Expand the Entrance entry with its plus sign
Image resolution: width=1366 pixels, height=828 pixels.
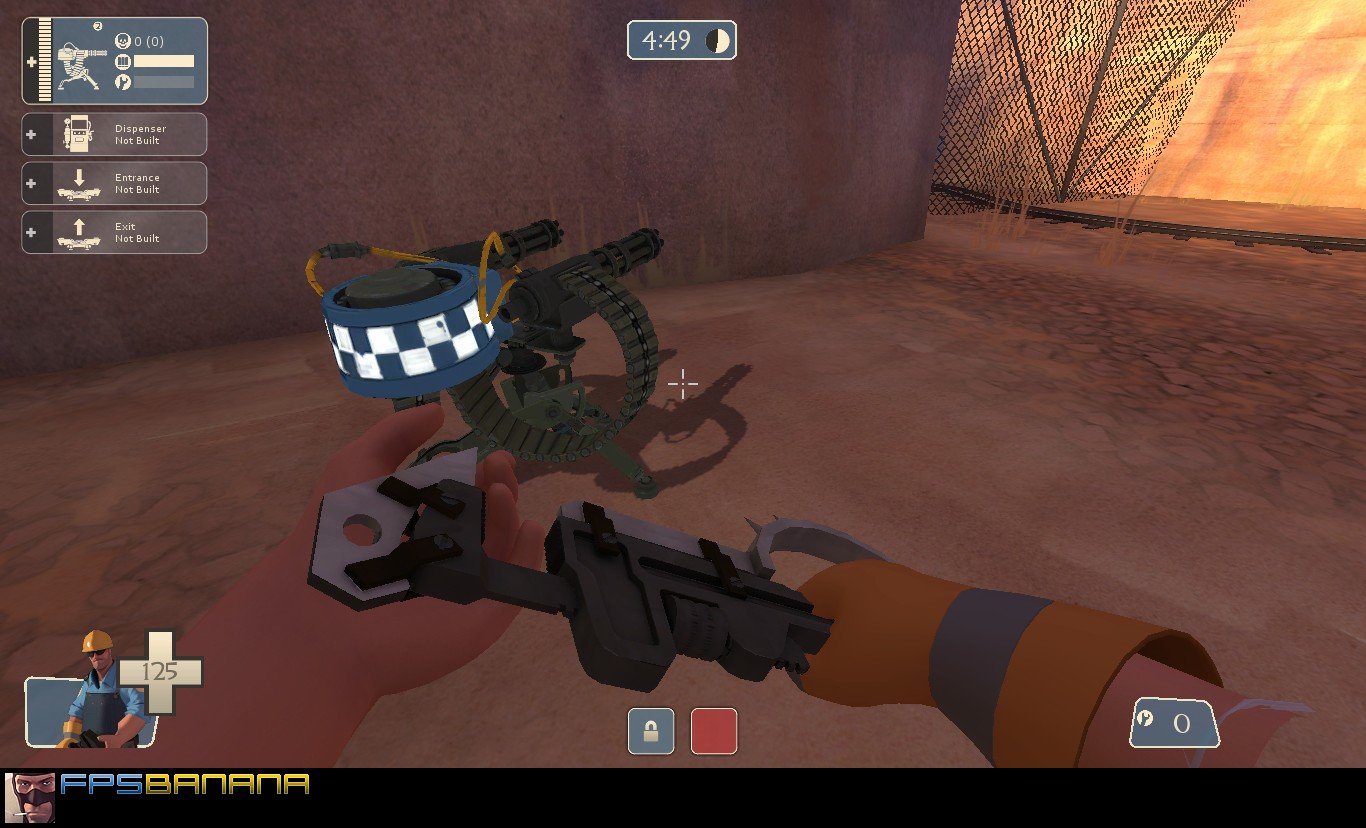point(32,182)
